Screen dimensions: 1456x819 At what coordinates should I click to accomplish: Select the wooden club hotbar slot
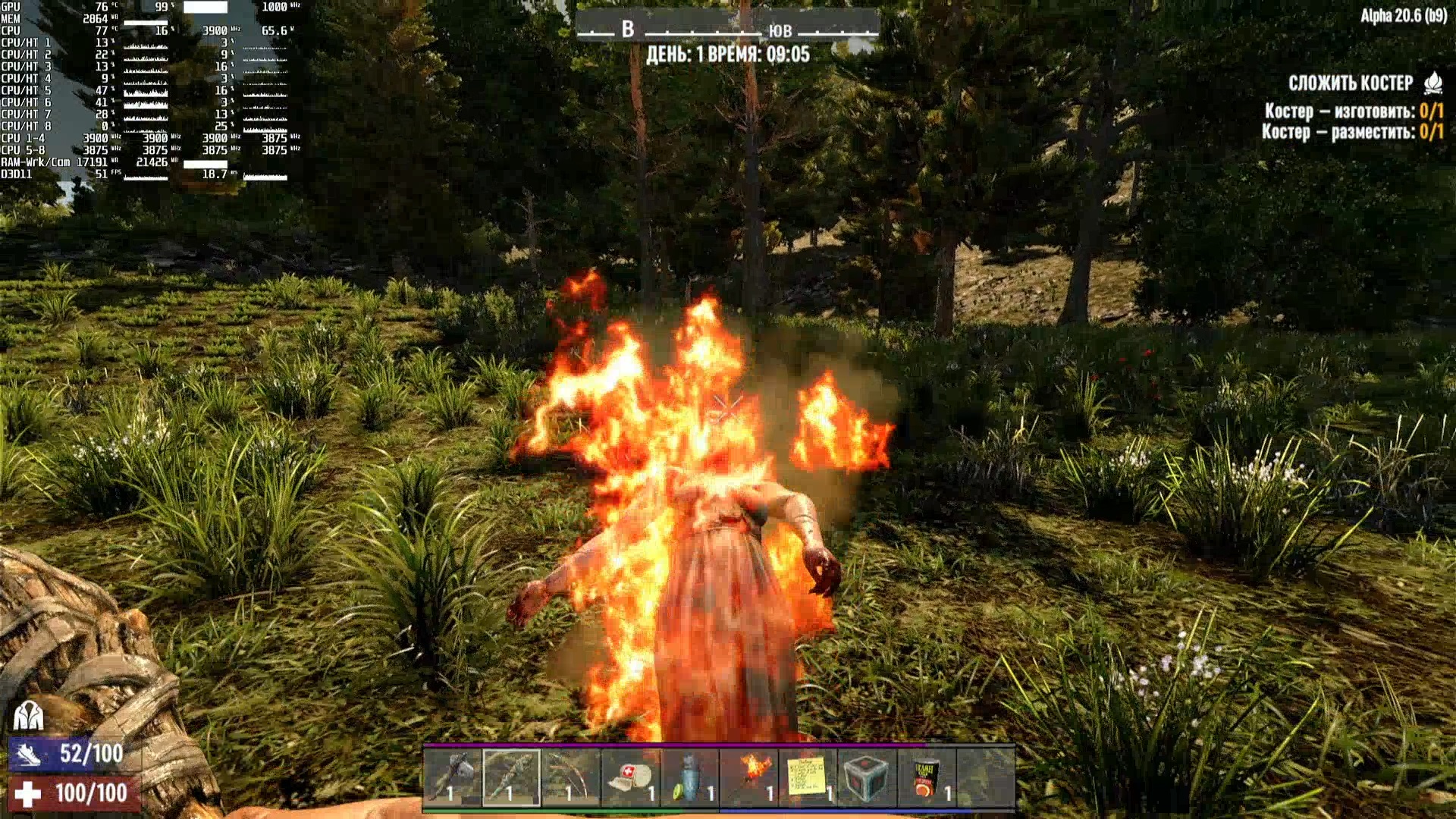pyautogui.click(x=512, y=777)
